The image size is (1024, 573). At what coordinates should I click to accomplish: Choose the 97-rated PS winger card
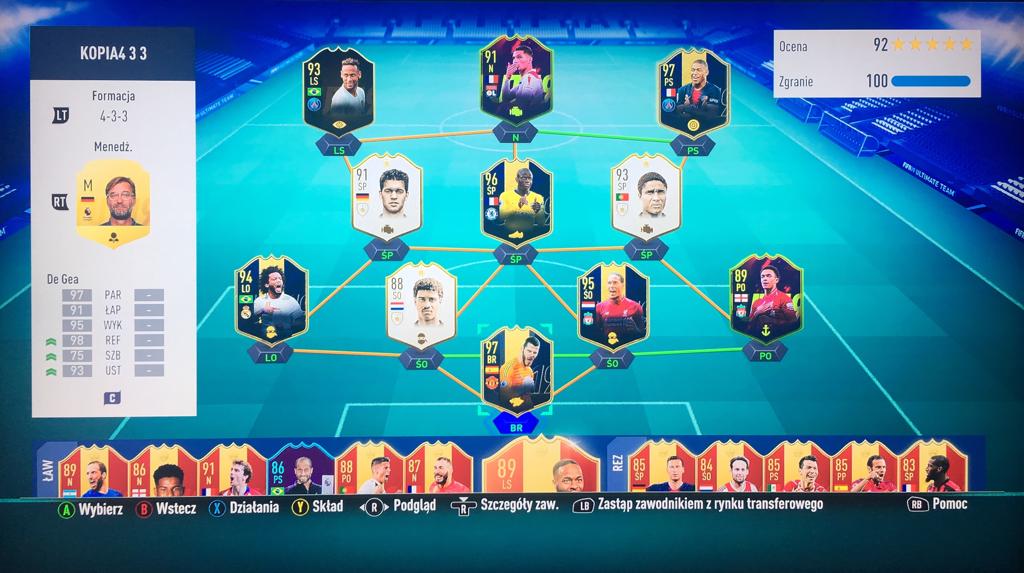click(693, 93)
